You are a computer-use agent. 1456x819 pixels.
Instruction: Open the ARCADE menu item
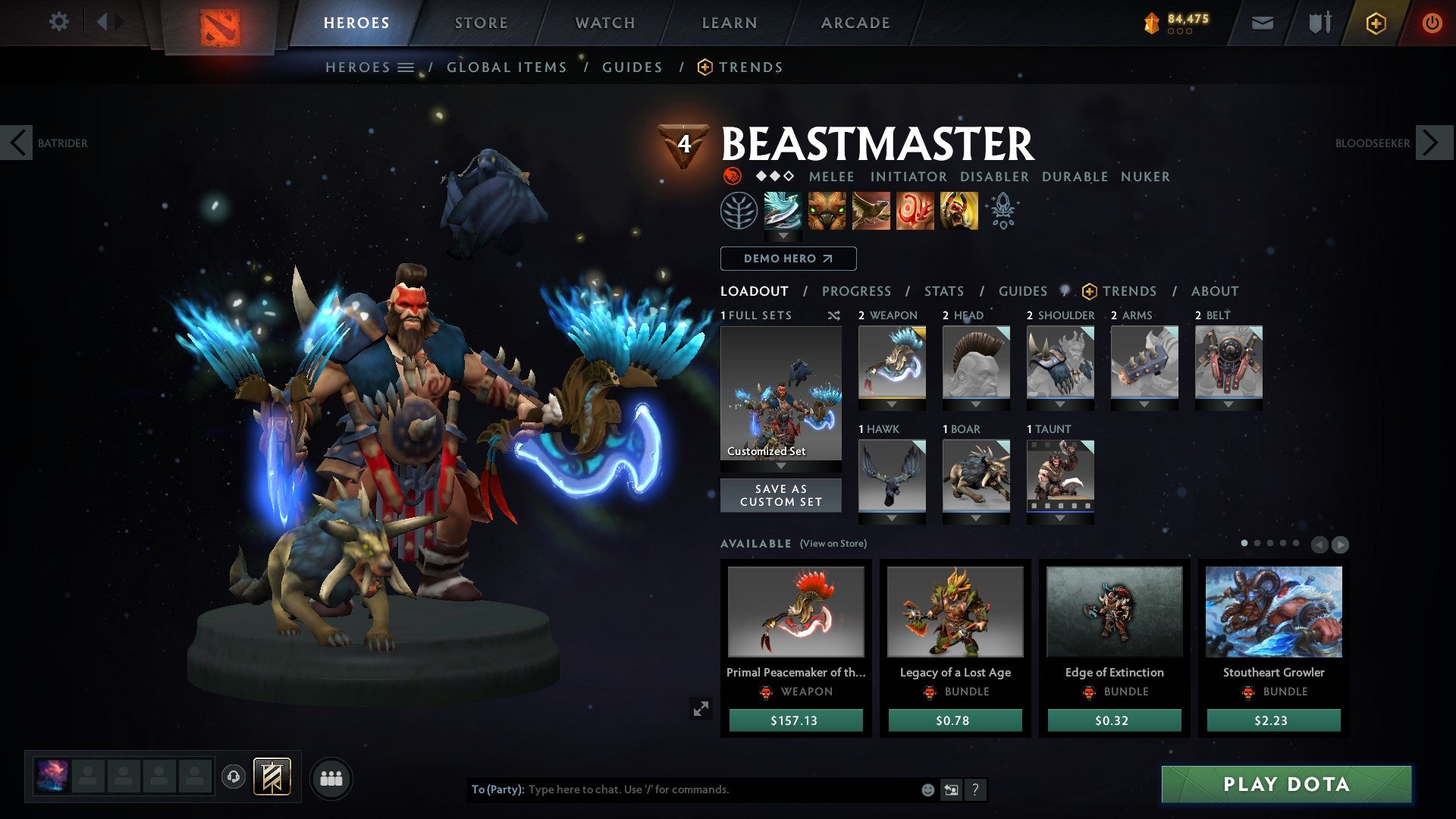pyautogui.click(x=855, y=23)
